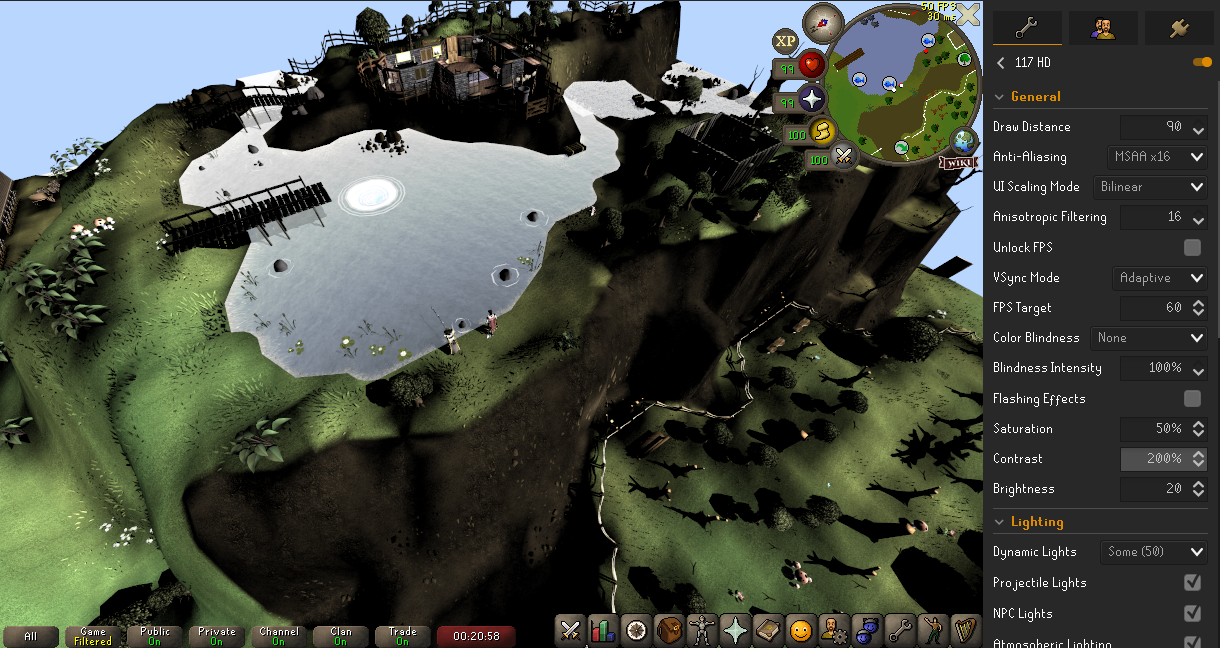Activate the special attack orb
This screenshot has height=648, width=1220.
843,158
